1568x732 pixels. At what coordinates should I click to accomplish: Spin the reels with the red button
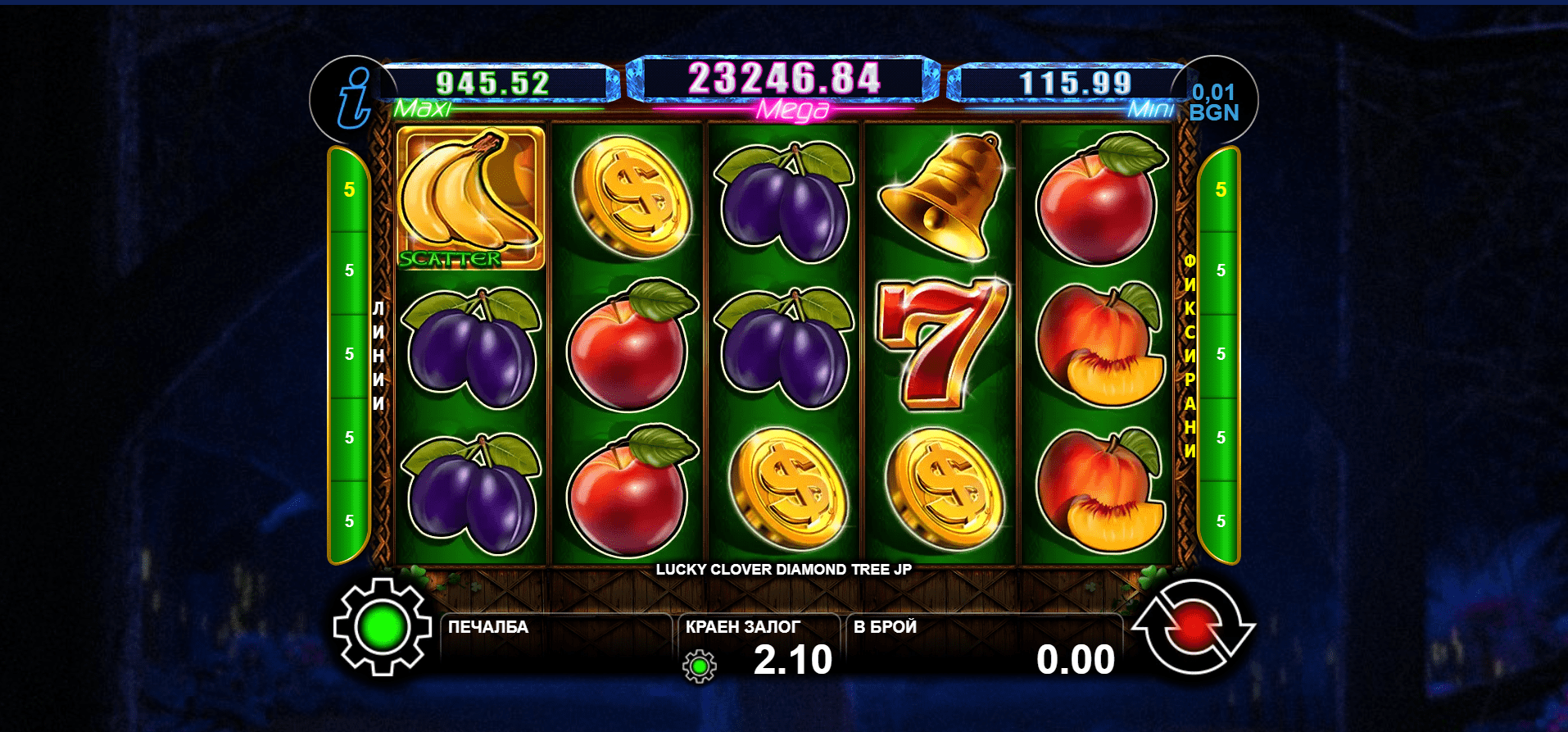[1193, 628]
